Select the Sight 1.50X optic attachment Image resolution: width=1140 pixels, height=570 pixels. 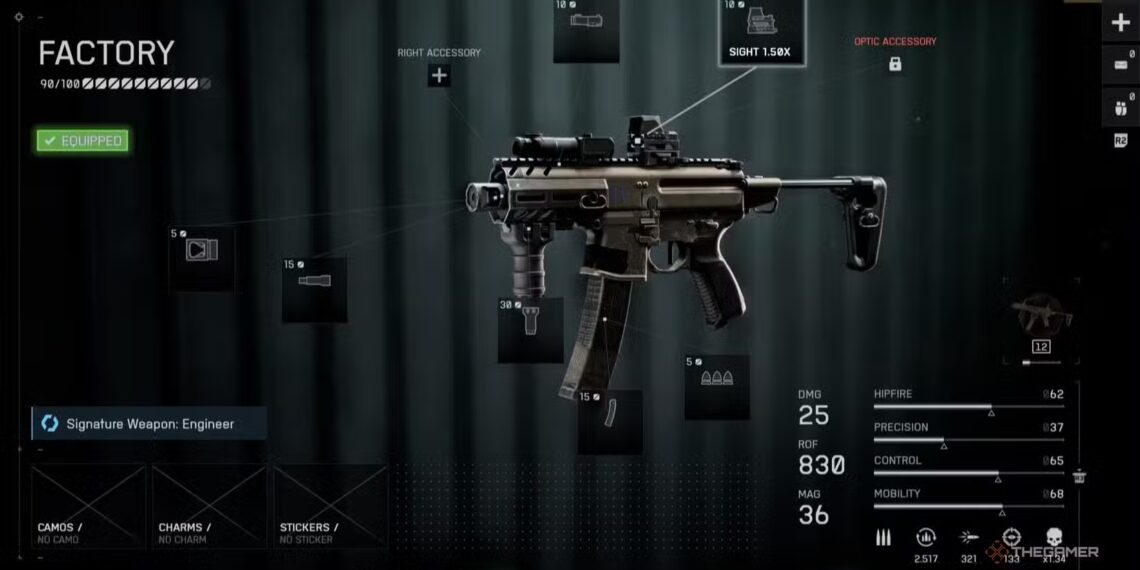pos(762,30)
